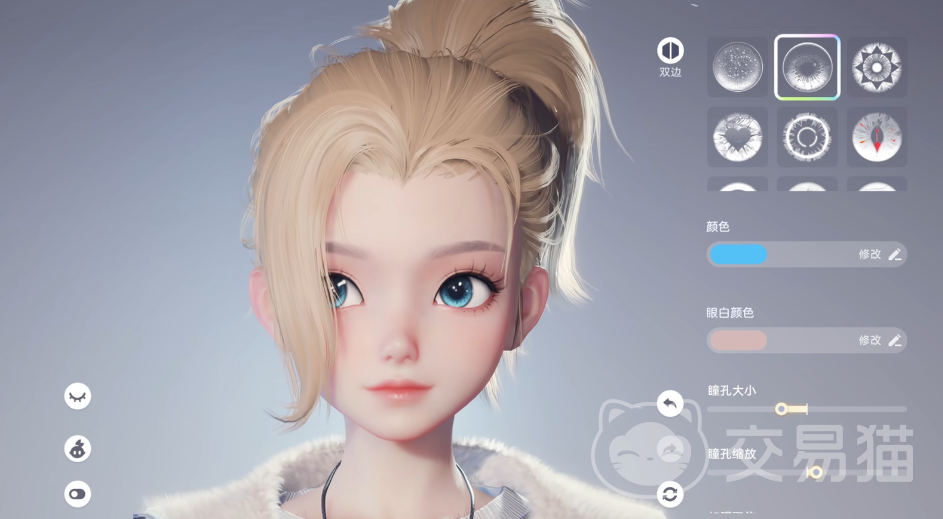Reset with the circular arrows button

pos(670,493)
